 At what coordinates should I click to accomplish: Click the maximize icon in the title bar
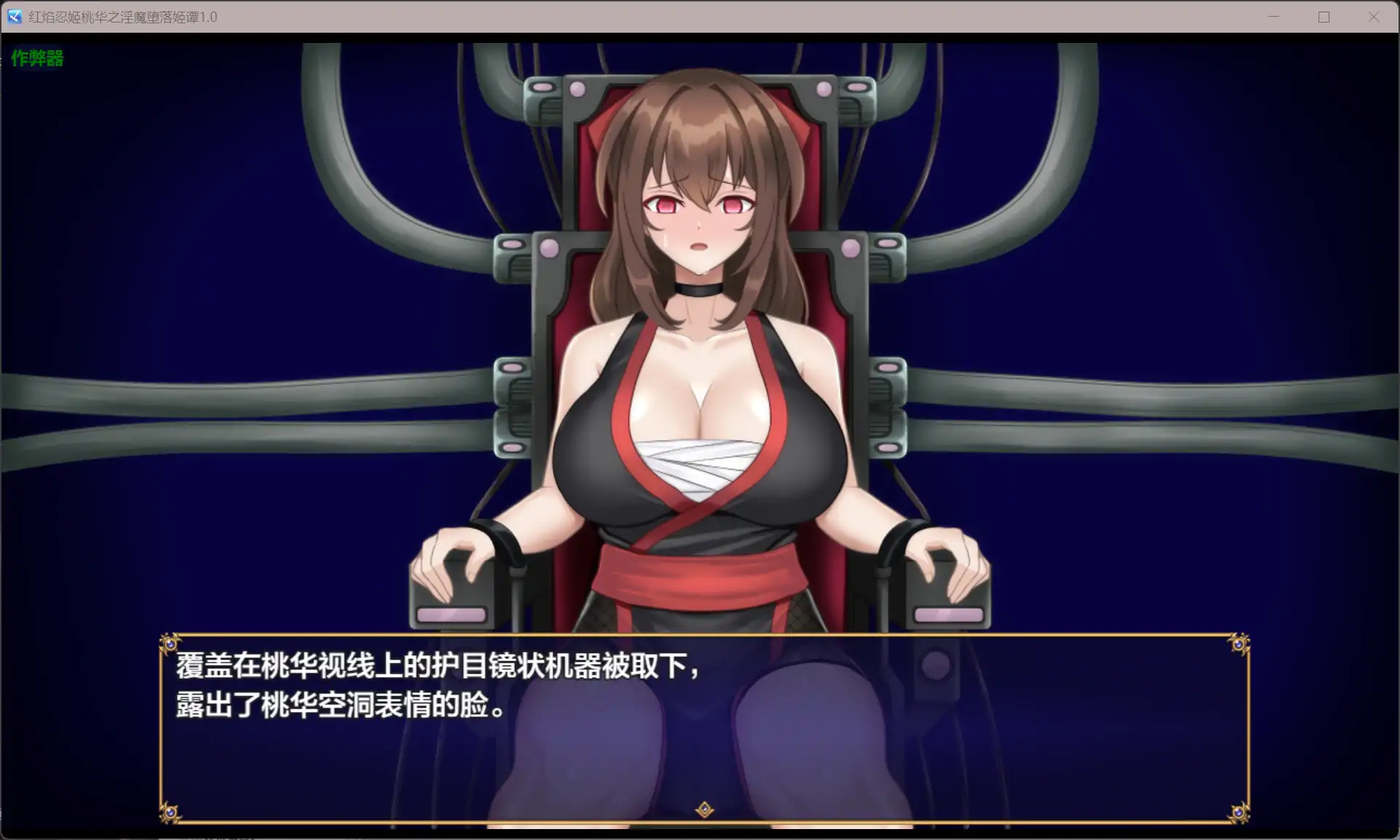(1323, 16)
